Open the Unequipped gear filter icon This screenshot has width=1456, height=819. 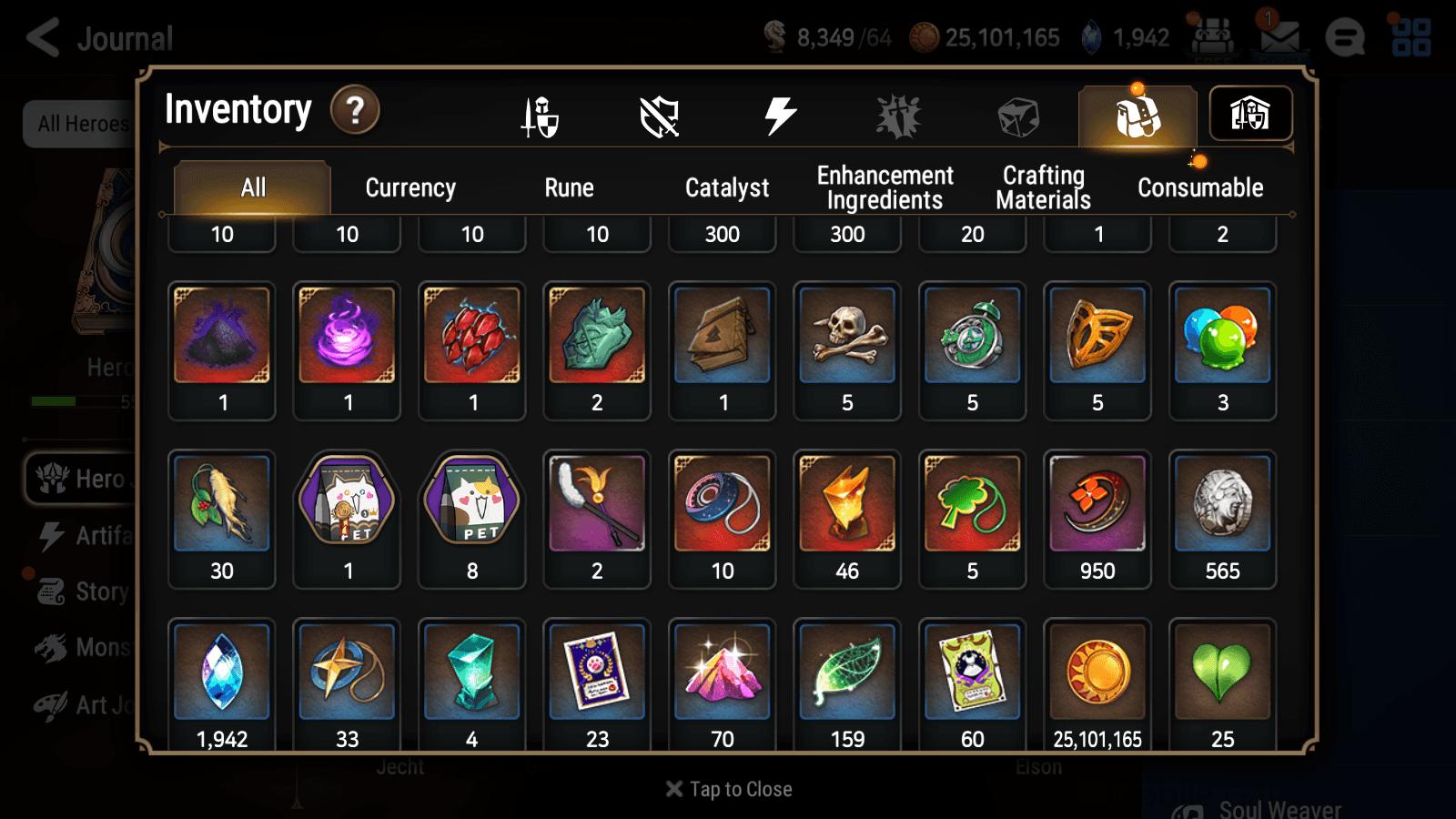(661, 116)
